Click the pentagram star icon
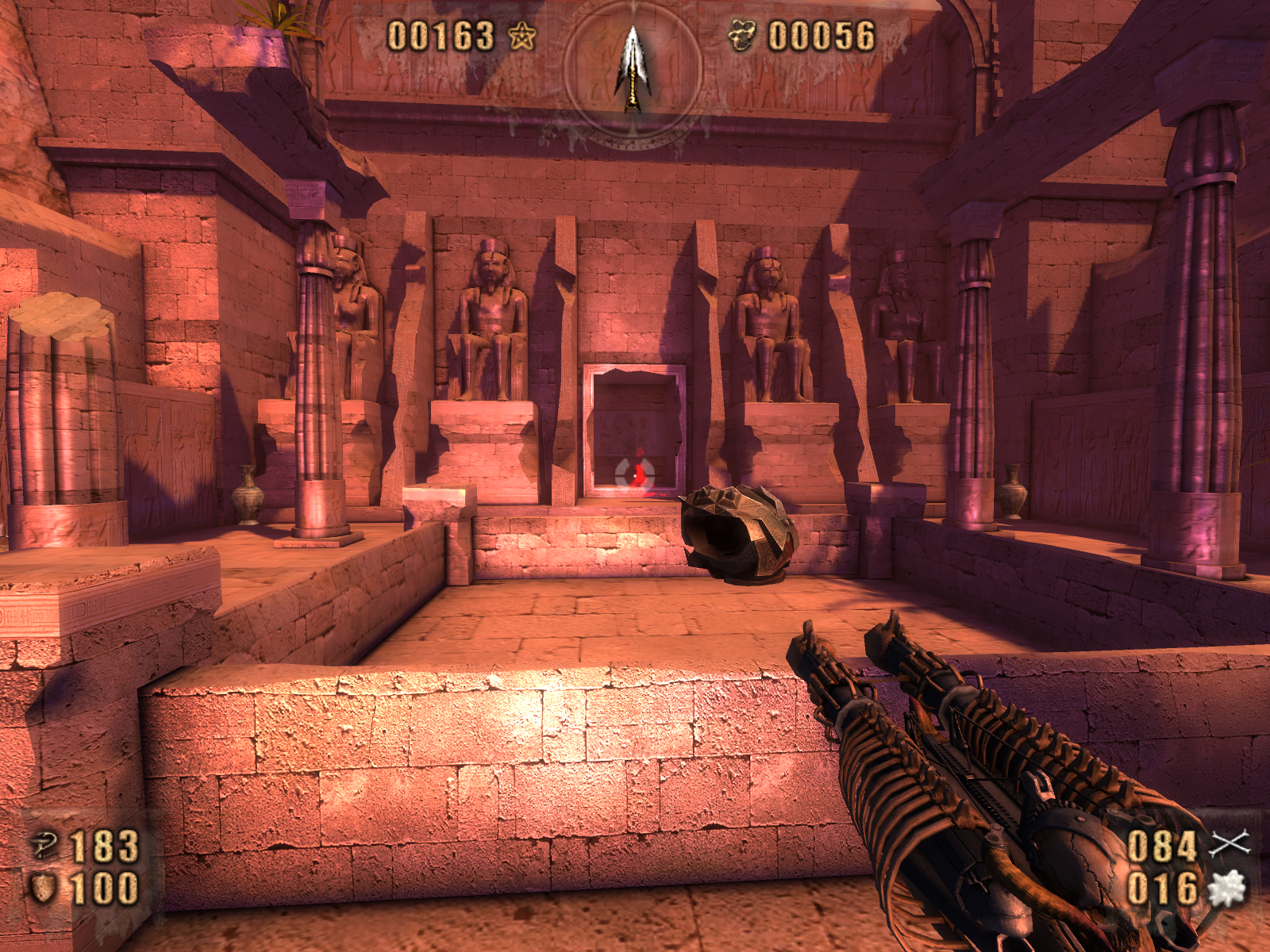Image resolution: width=1270 pixels, height=952 pixels. pos(521,36)
